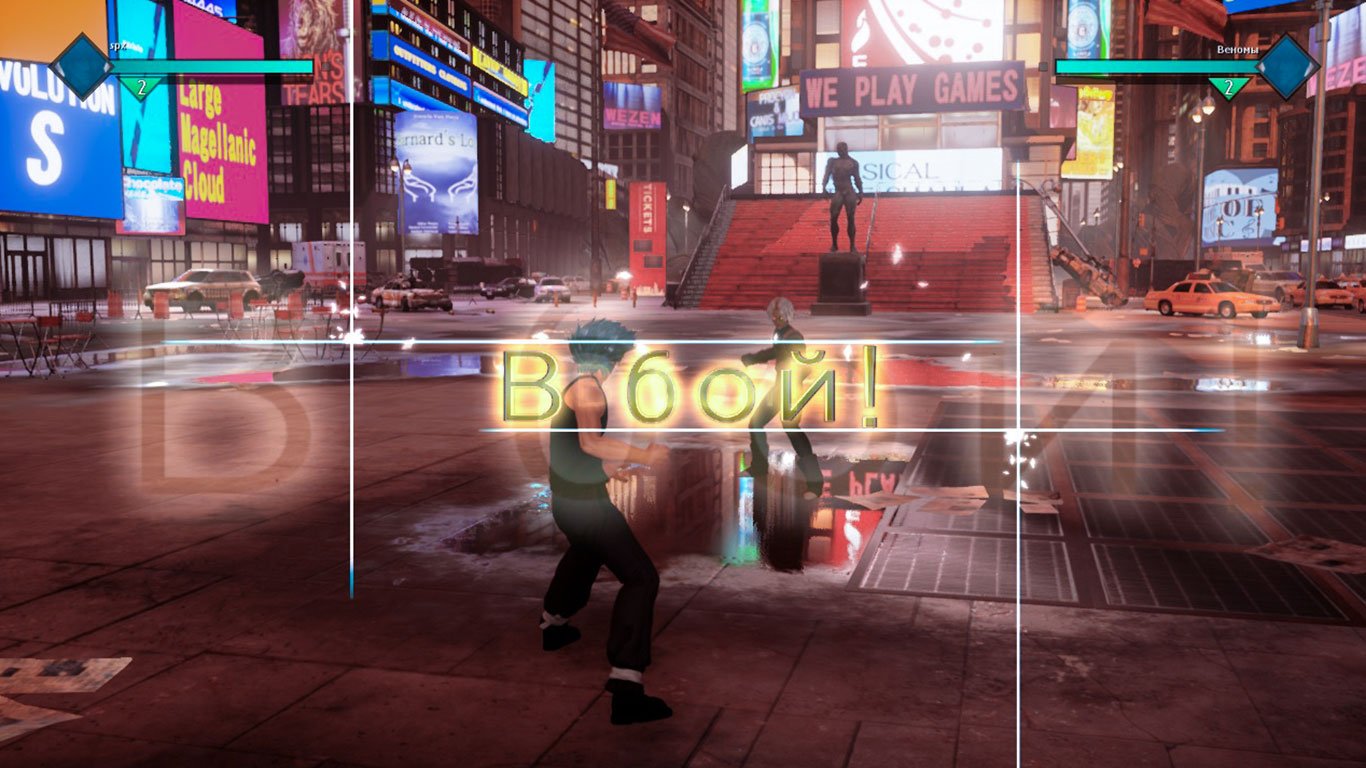Image resolution: width=1366 pixels, height=768 pixels.
Task: Click the player name spX
Action: pos(122,45)
